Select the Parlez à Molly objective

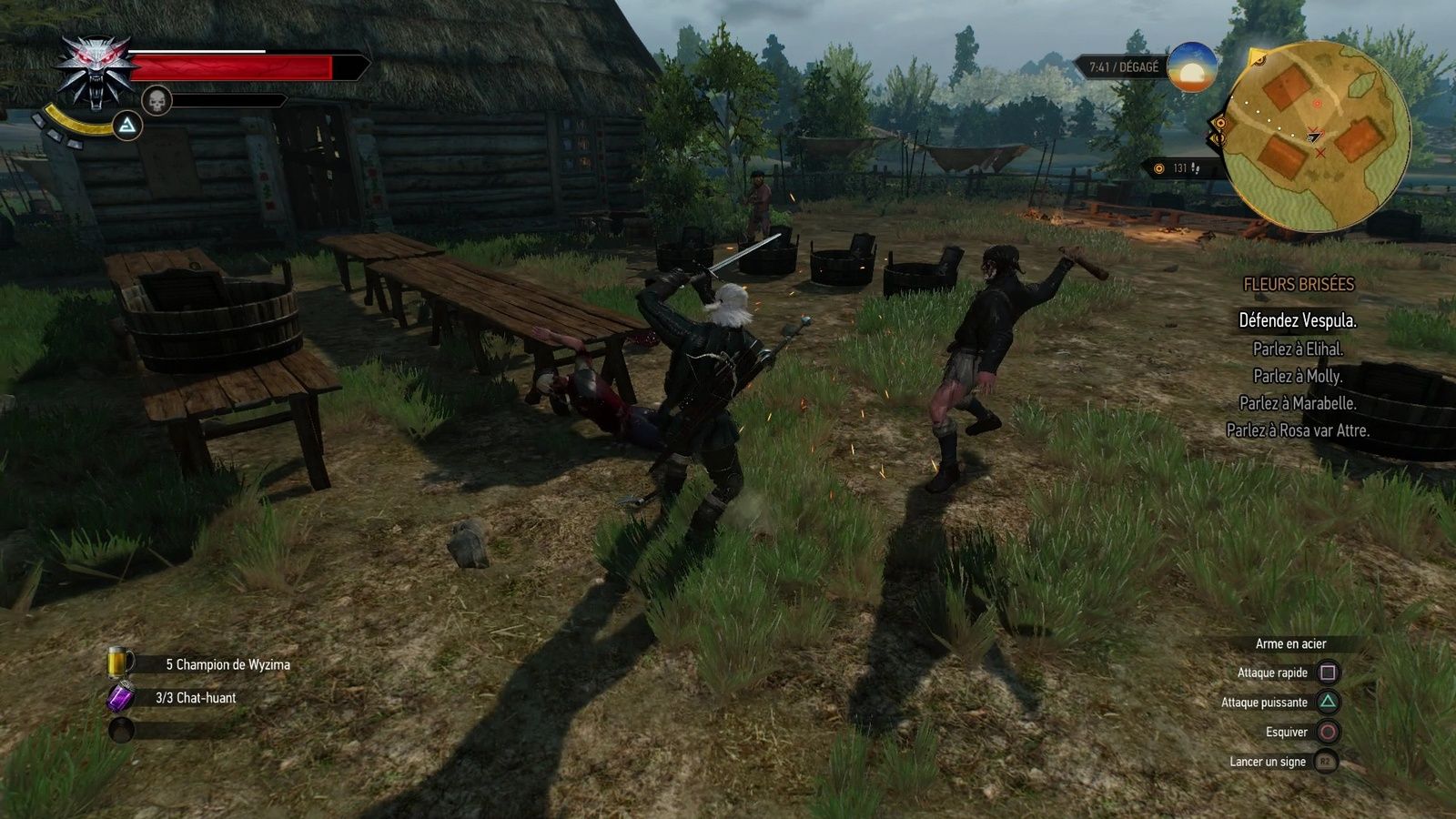(1298, 376)
